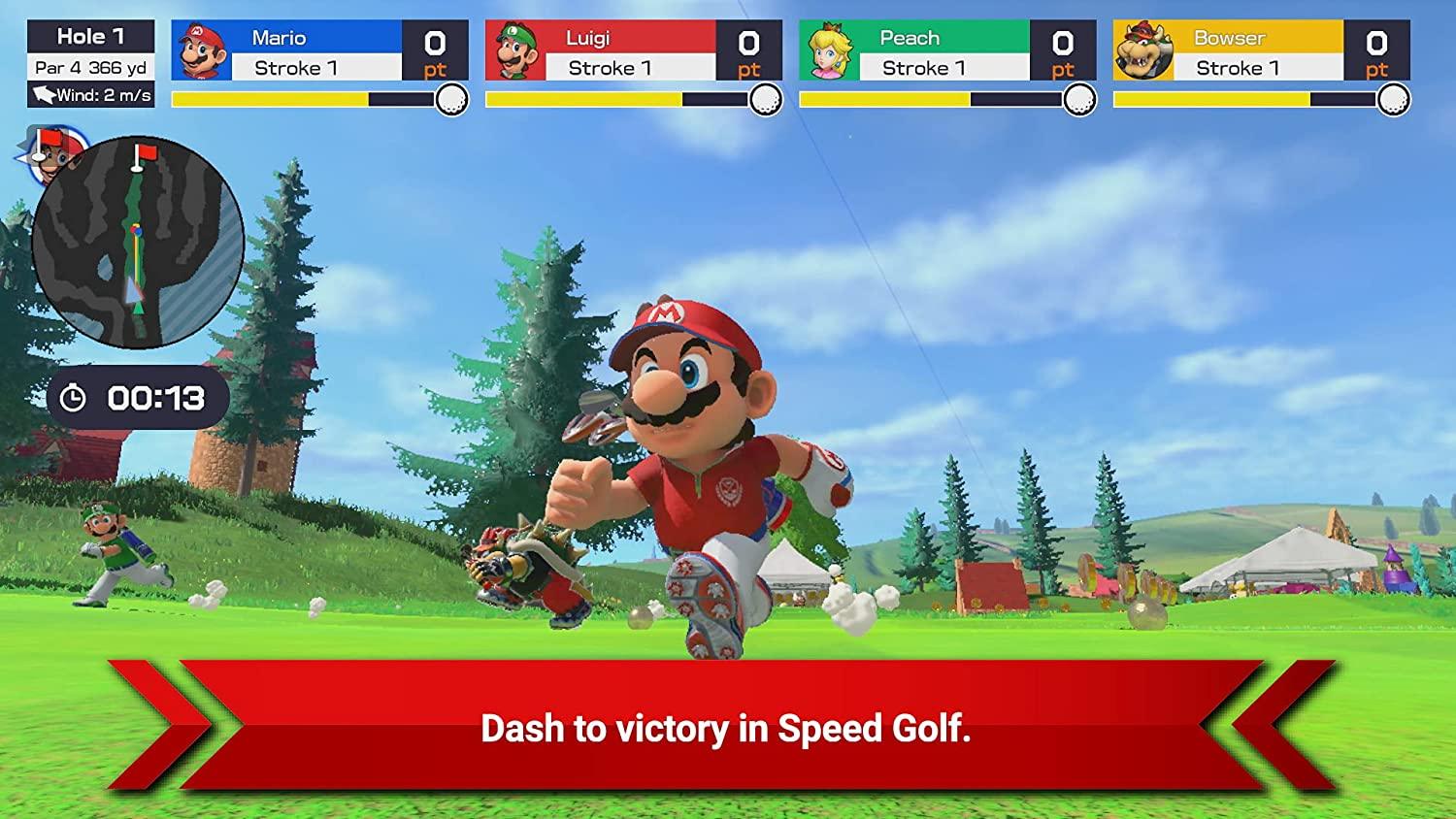Viewport: 1456px width, 819px height.
Task: Click the wind direction arrow icon
Action: pos(42,96)
